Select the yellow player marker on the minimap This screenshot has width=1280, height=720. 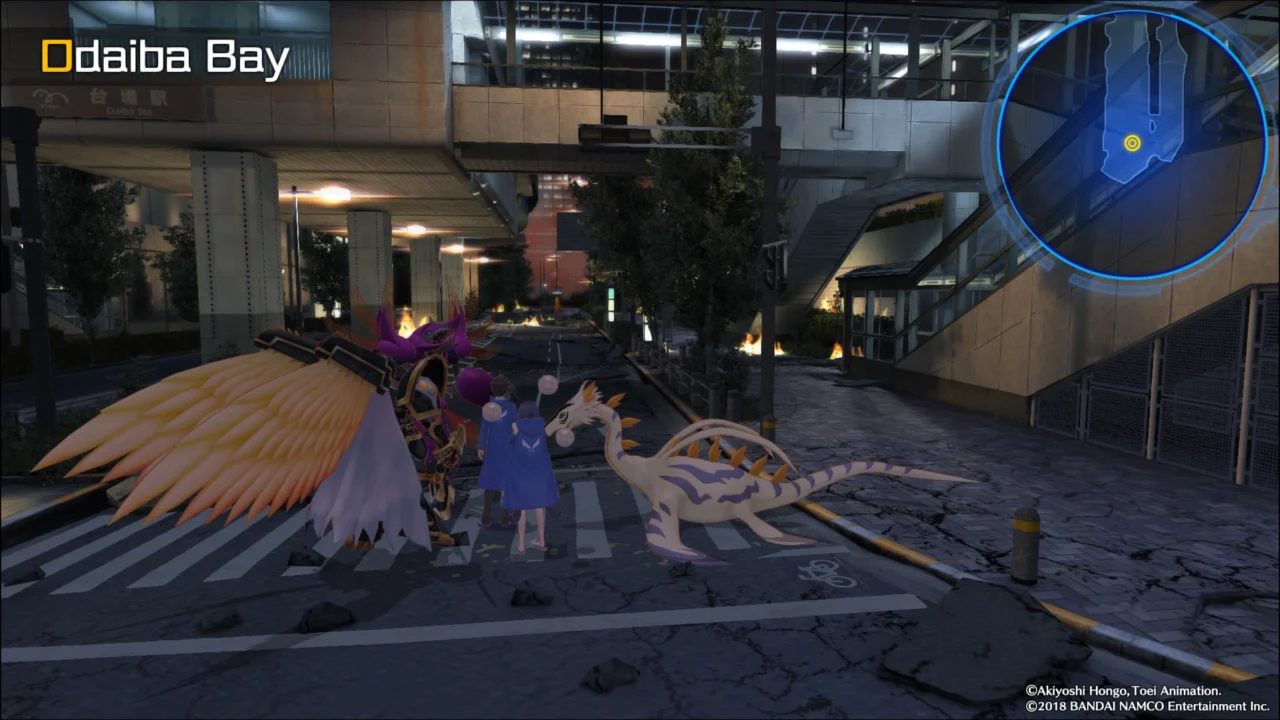click(x=1132, y=143)
